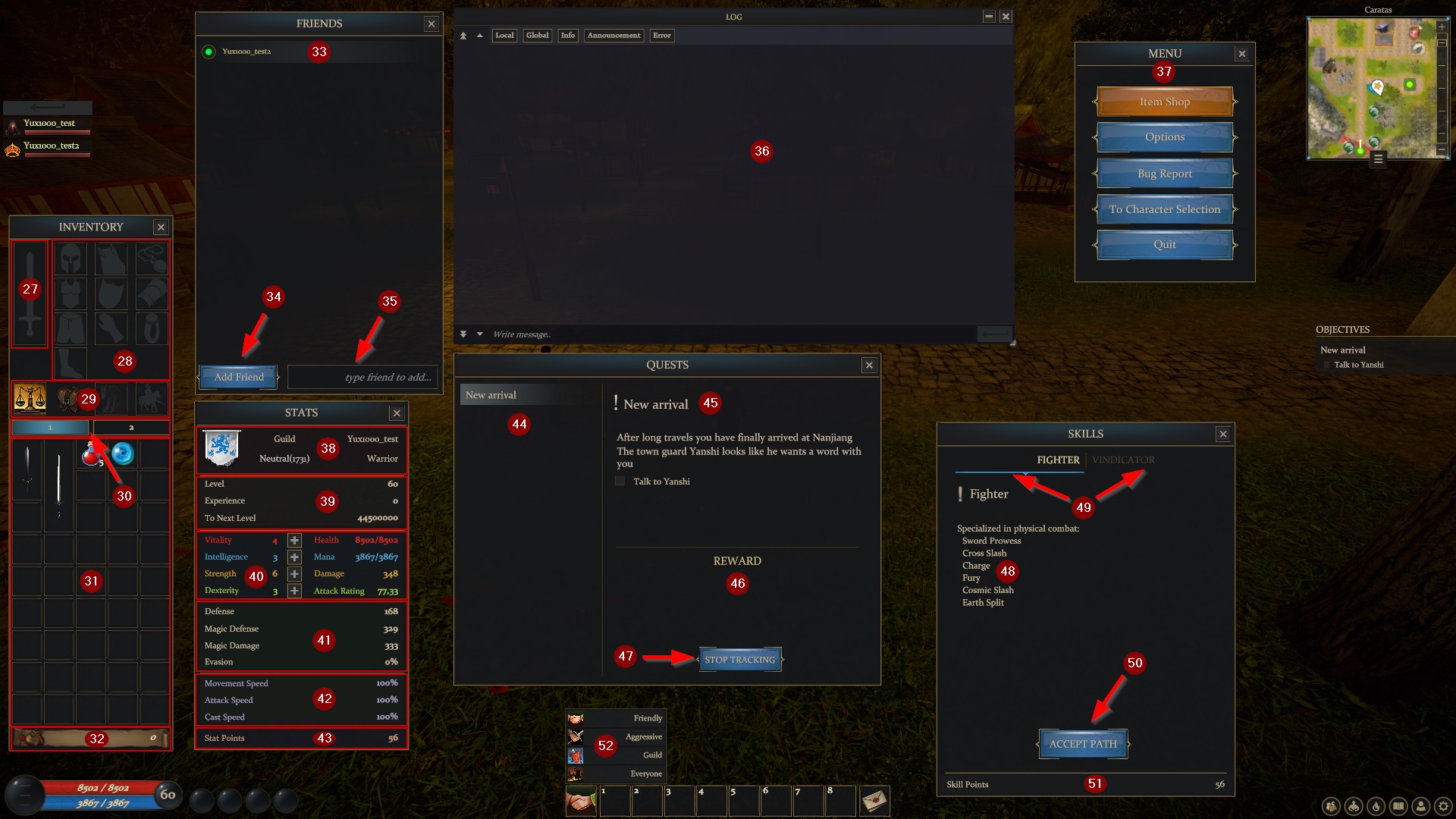Return to Character Selection

pos(1164,209)
